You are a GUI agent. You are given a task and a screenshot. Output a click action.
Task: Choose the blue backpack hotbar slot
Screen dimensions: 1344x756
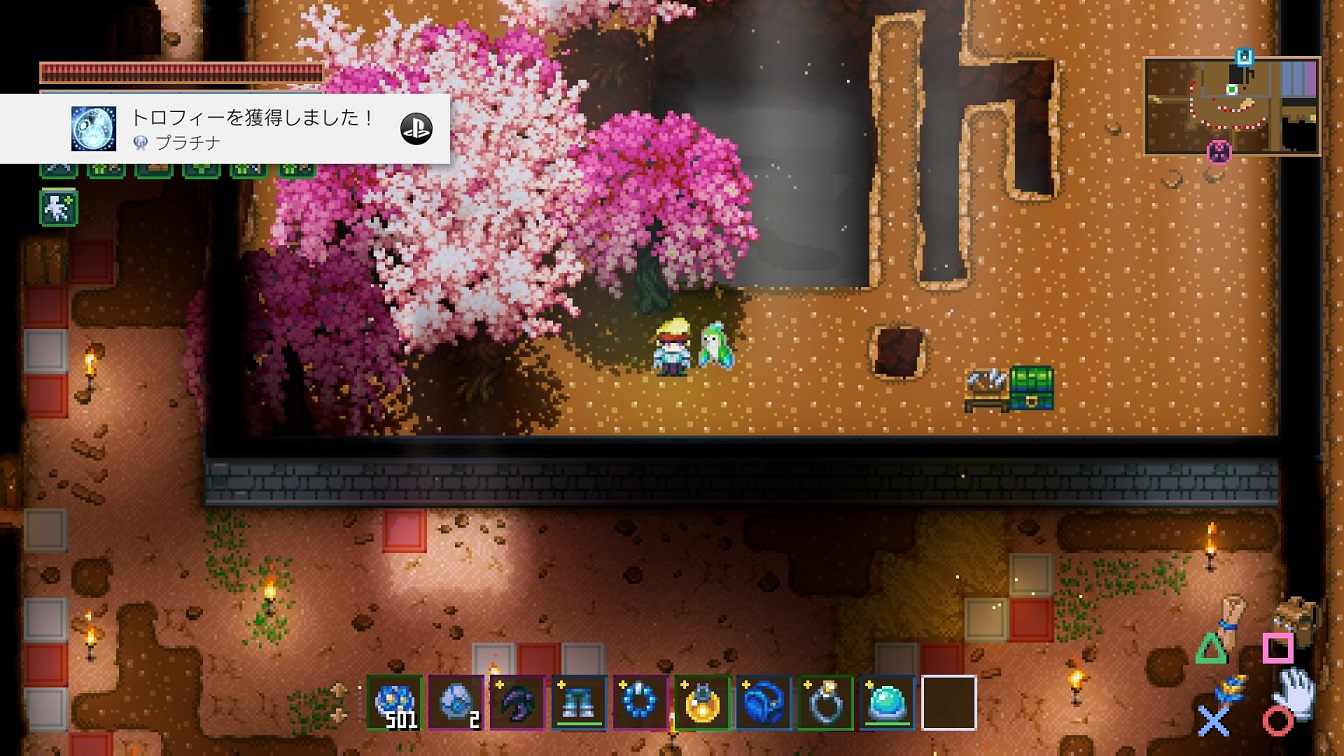tap(764, 703)
